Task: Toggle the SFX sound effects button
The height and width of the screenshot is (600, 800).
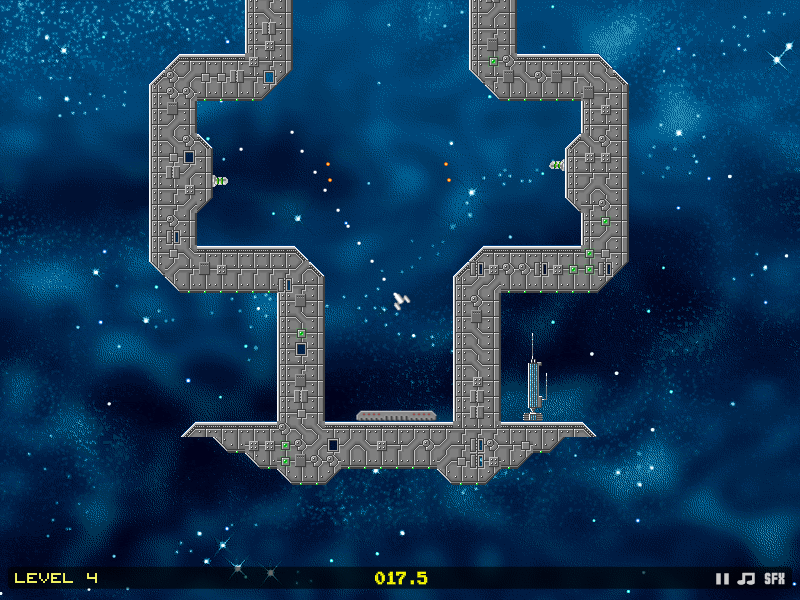Action: pyautogui.click(x=775, y=578)
